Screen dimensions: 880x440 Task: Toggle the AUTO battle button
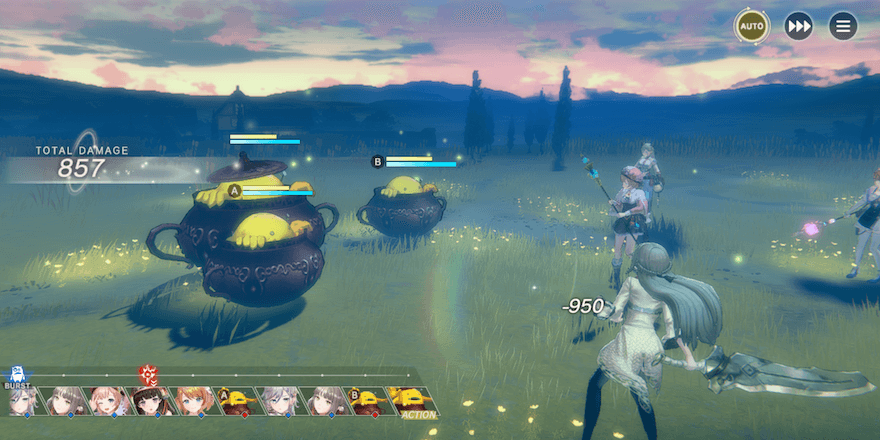click(x=751, y=25)
